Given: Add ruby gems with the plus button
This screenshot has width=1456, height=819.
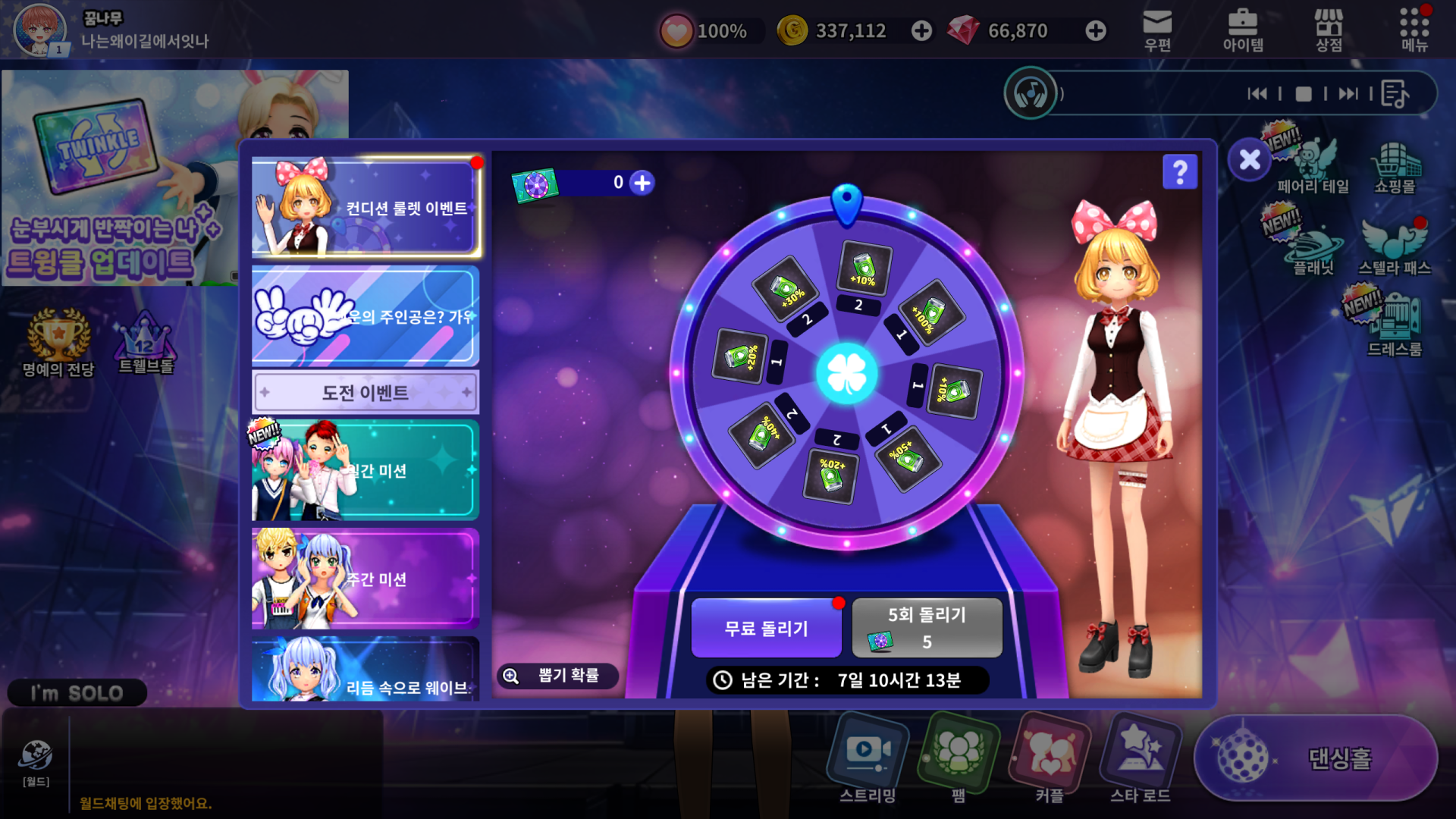Looking at the screenshot, I should point(1095,31).
